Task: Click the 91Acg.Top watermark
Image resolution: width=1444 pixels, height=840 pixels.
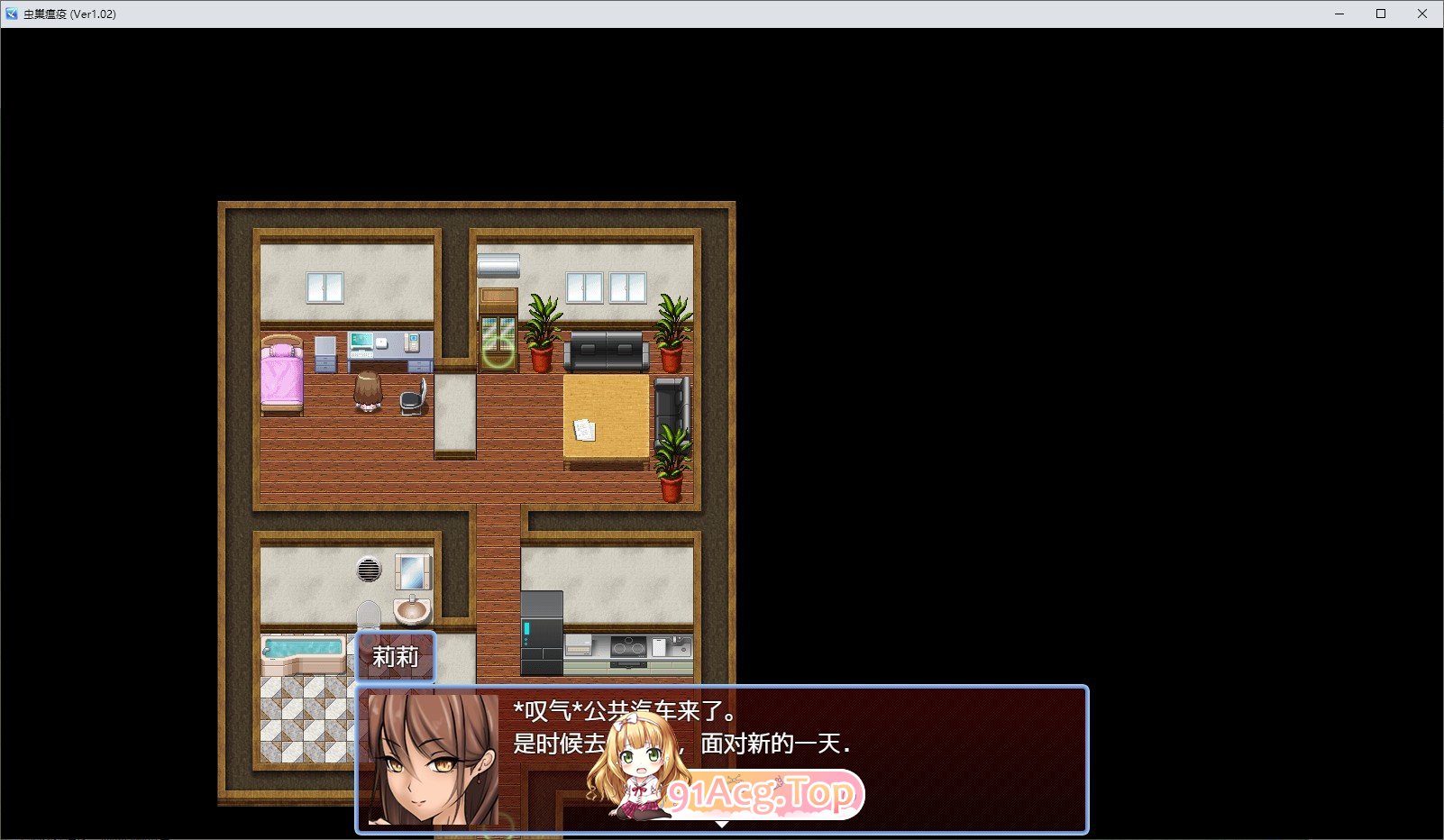Action: [760, 791]
